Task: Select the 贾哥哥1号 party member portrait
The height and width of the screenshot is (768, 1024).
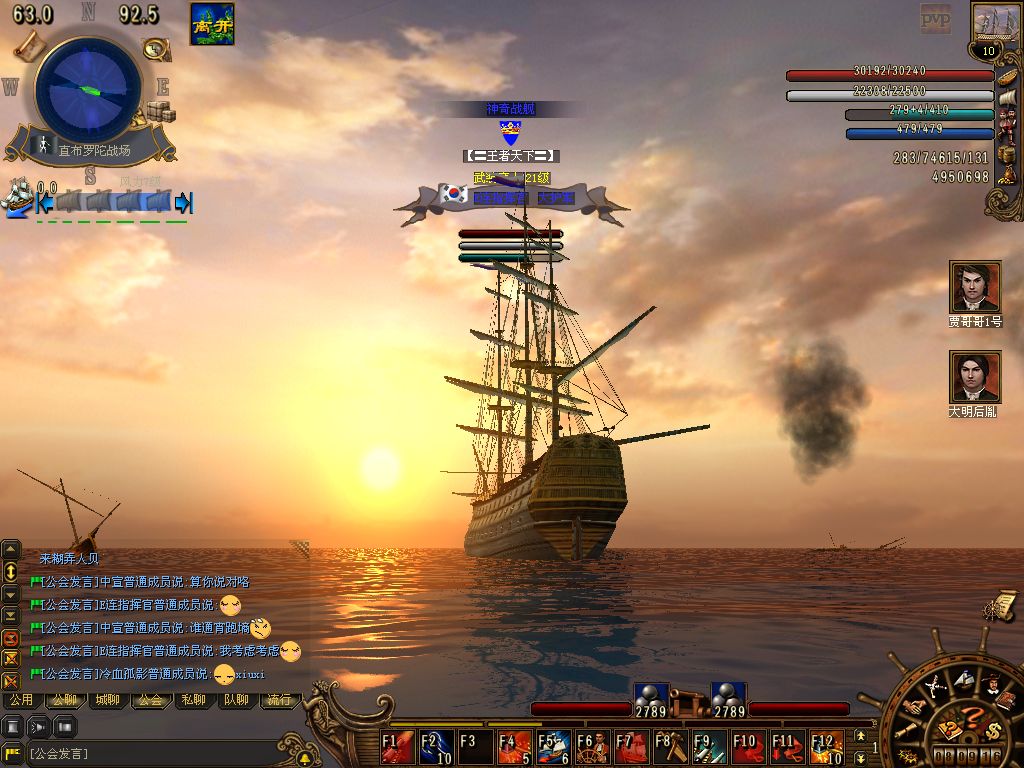Action: tap(975, 288)
